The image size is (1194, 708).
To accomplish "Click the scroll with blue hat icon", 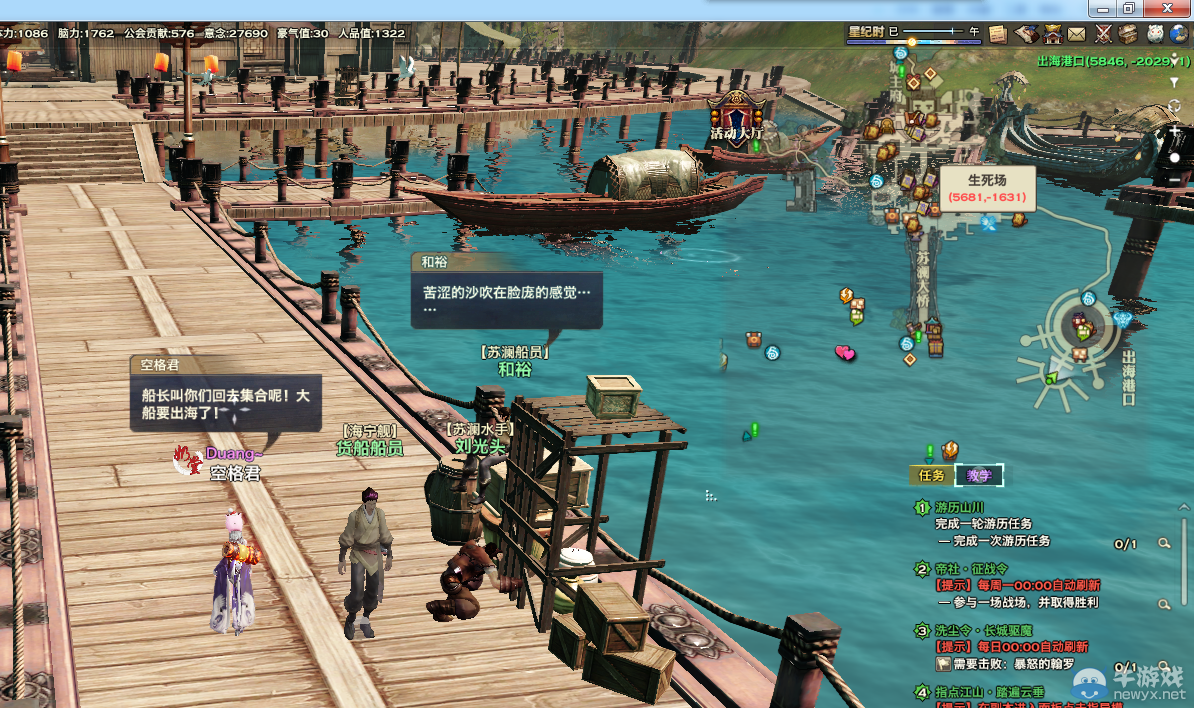I will click(1027, 34).
